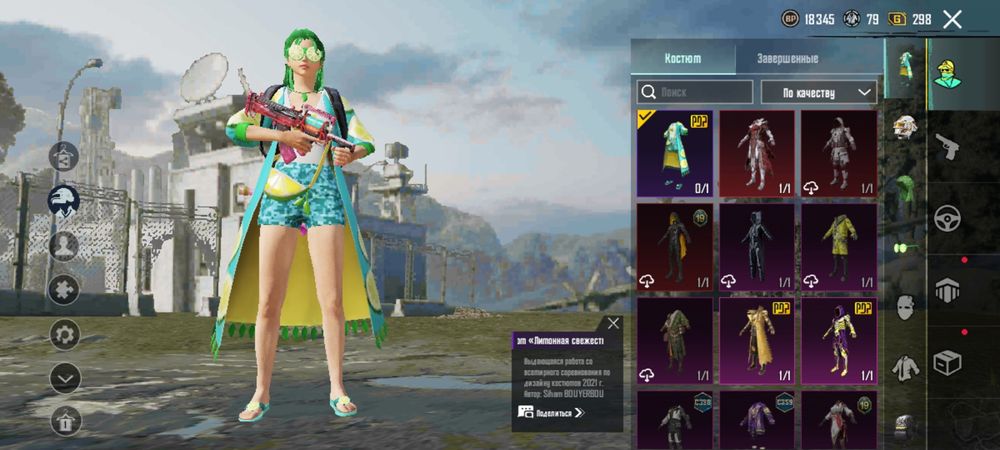Screen dimensions: 1000x450
Task: Click the Поиск search field
Action: (x=695, y=92)
